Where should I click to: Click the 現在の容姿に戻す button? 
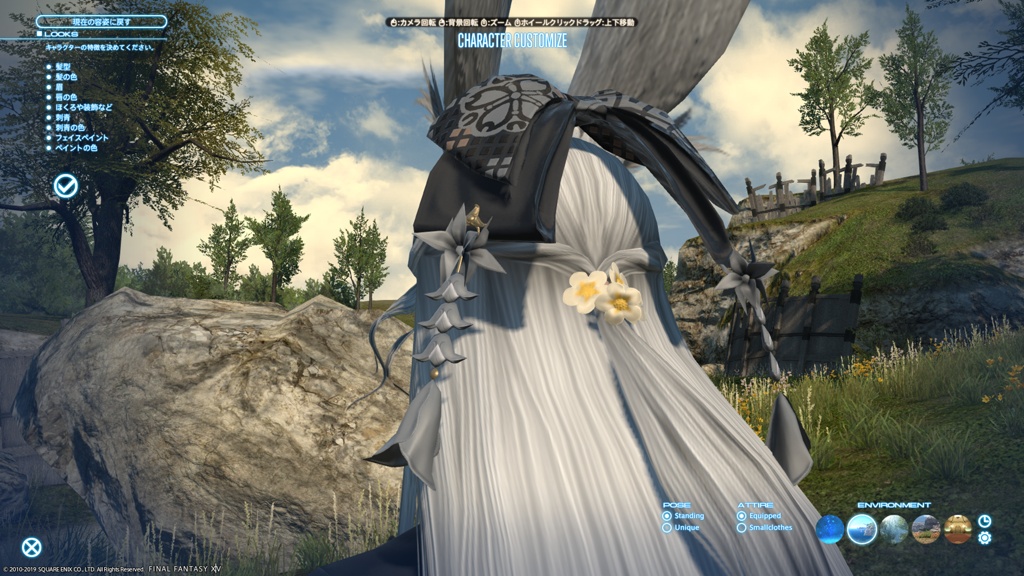(x=101, y=21)
